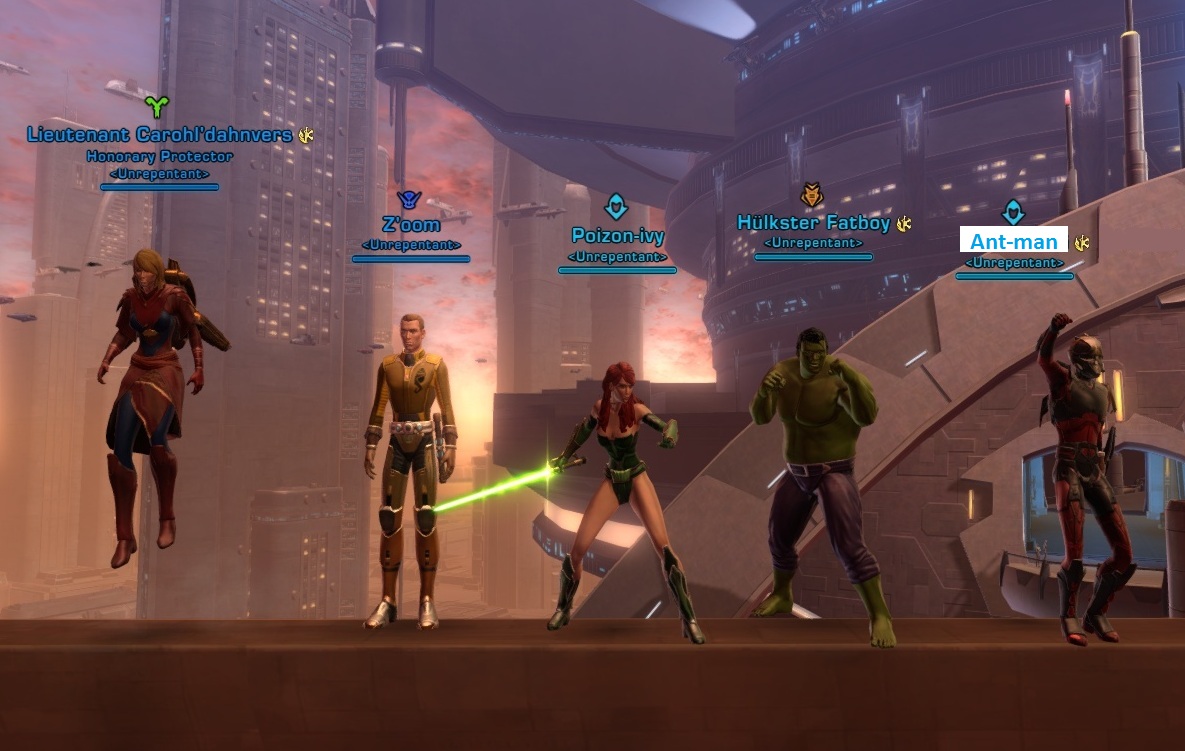The height and width of the screenshot is (751, 1185).
Task: Choose the Ant-man nameplate
Action: tap(1014, 242)
